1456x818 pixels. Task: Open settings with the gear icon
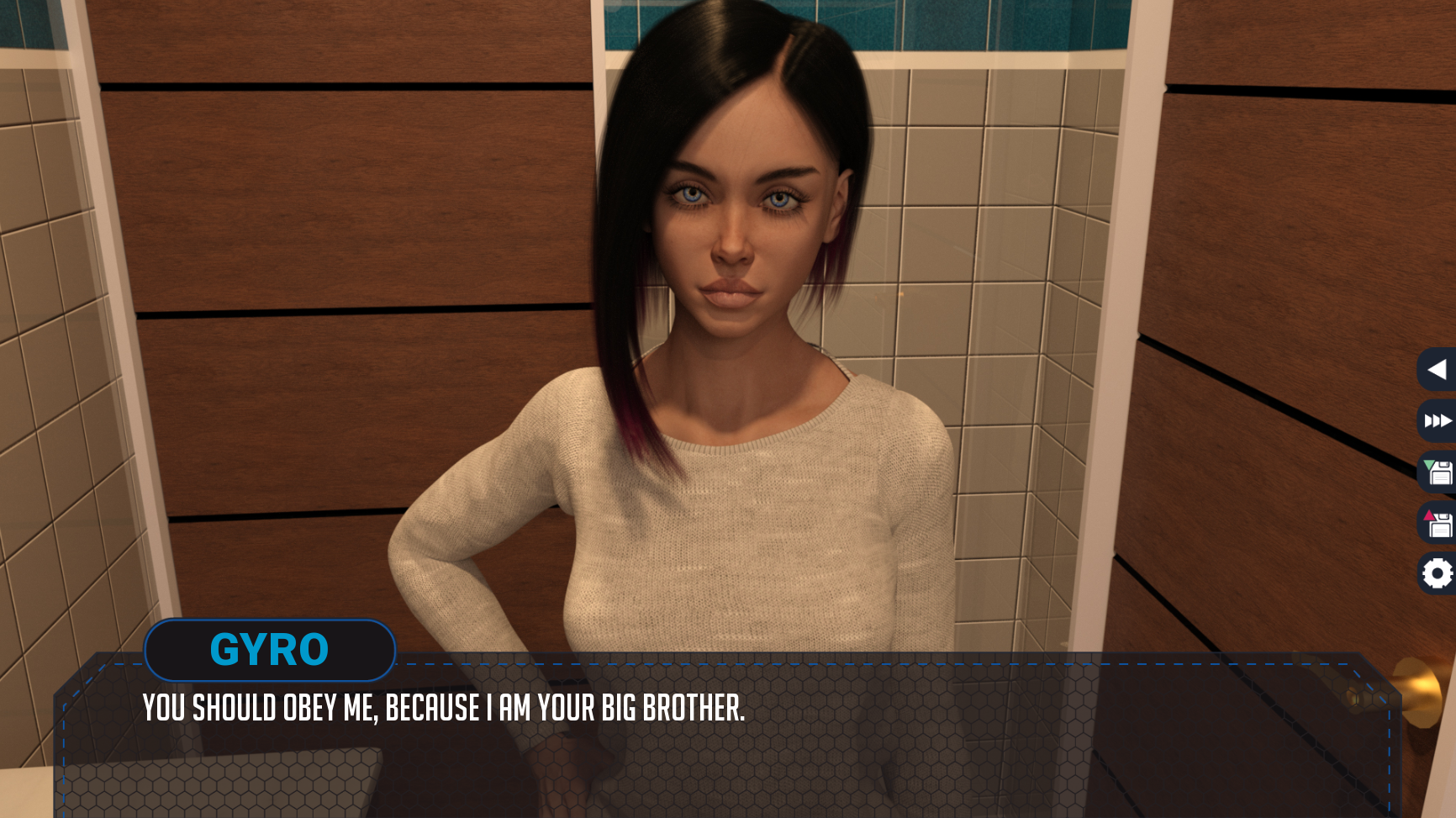click(1437, 574)
